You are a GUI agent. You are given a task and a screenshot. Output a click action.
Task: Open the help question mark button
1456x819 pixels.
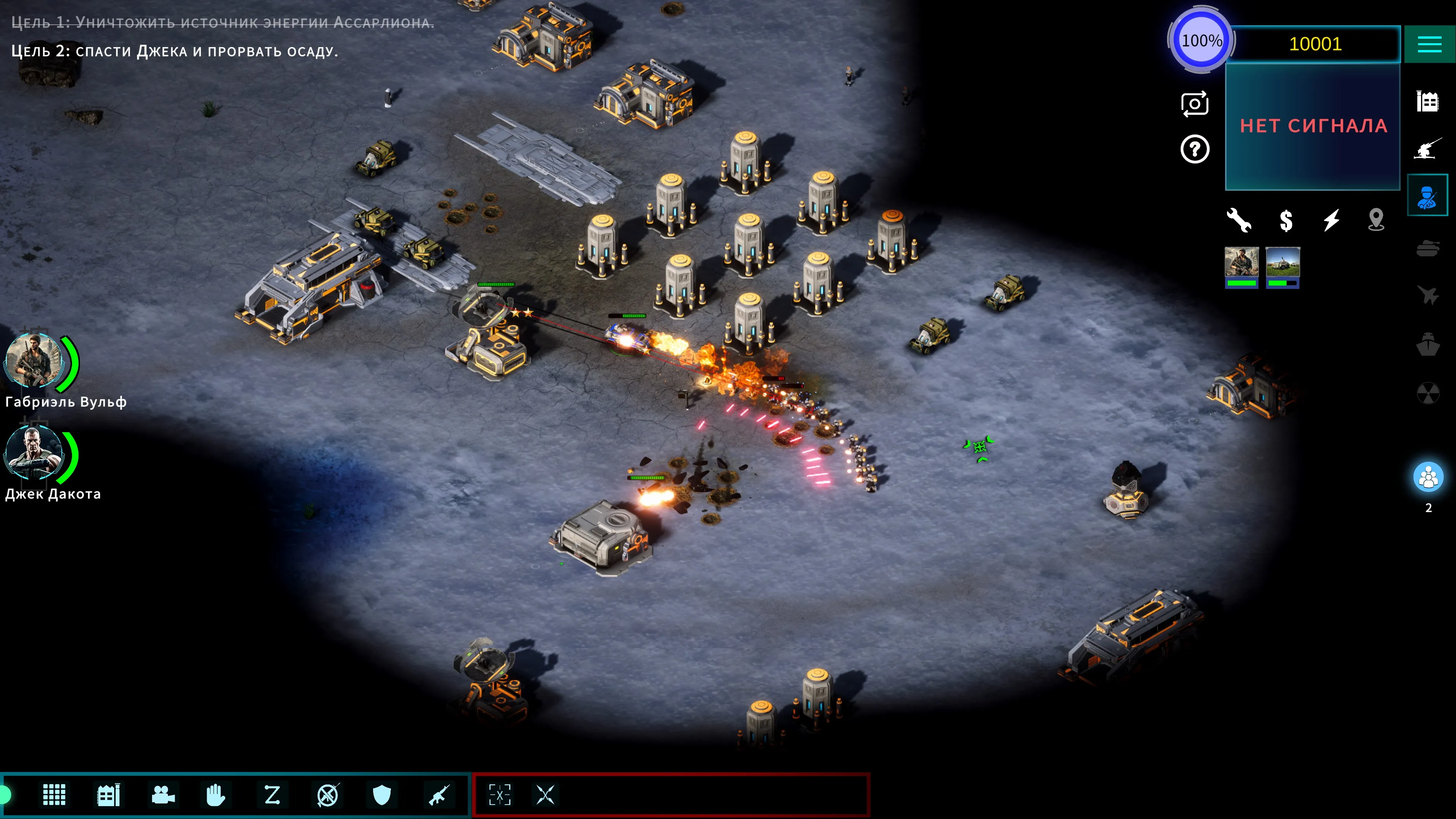pyautogui.click(x=1194, y=150)
